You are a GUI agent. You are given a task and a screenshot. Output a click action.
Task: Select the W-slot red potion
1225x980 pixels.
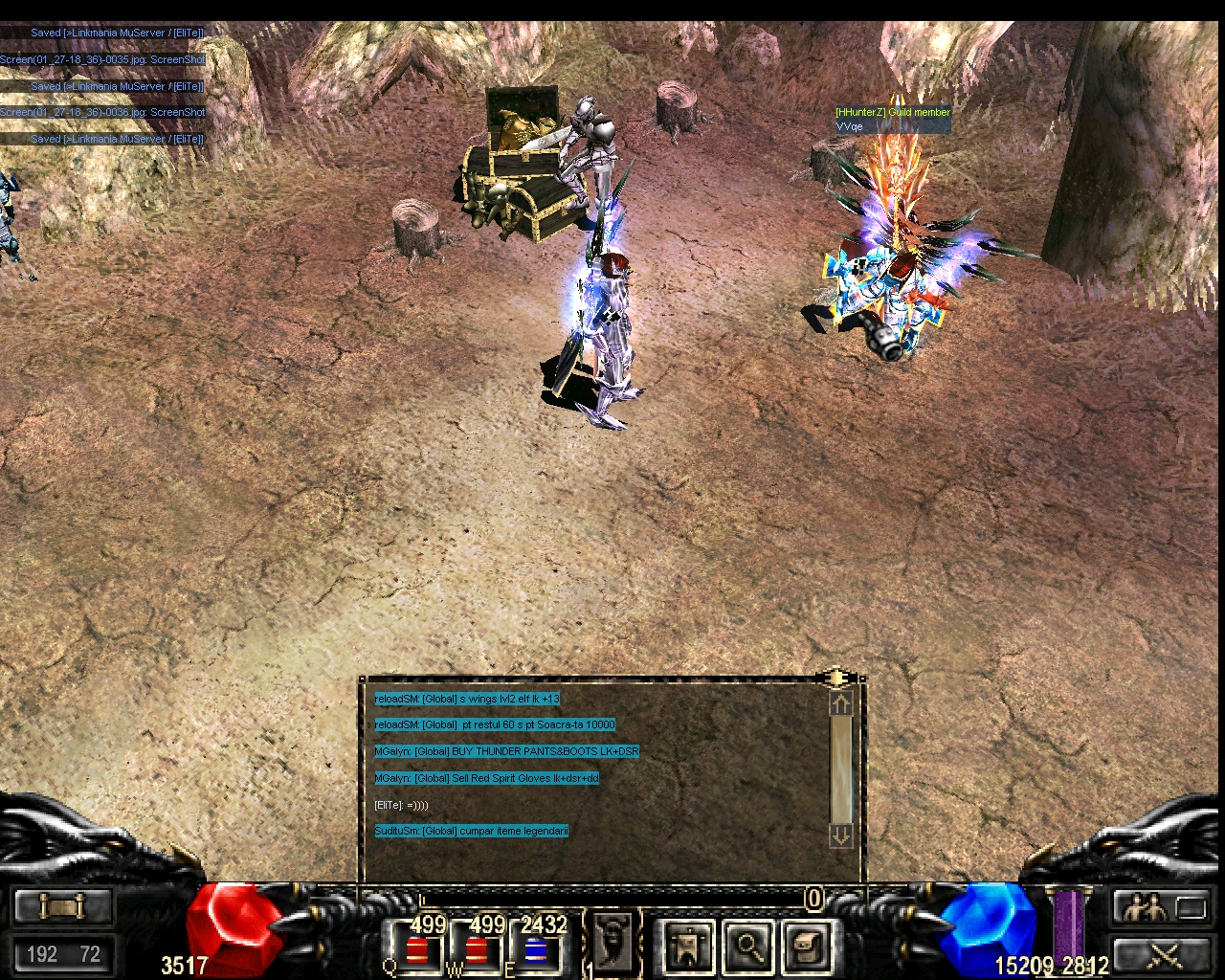(476, 949)
